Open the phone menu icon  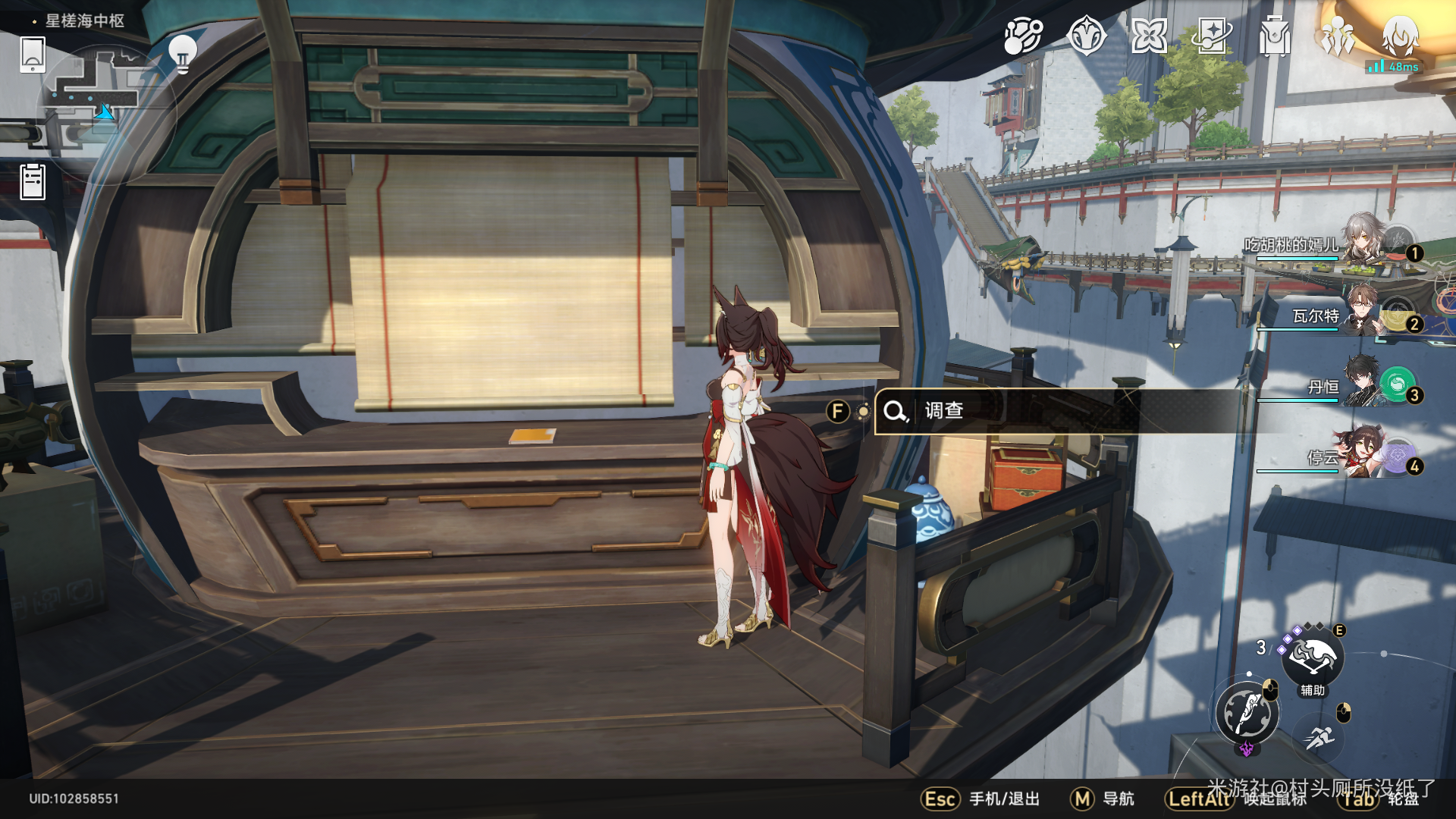33,55
